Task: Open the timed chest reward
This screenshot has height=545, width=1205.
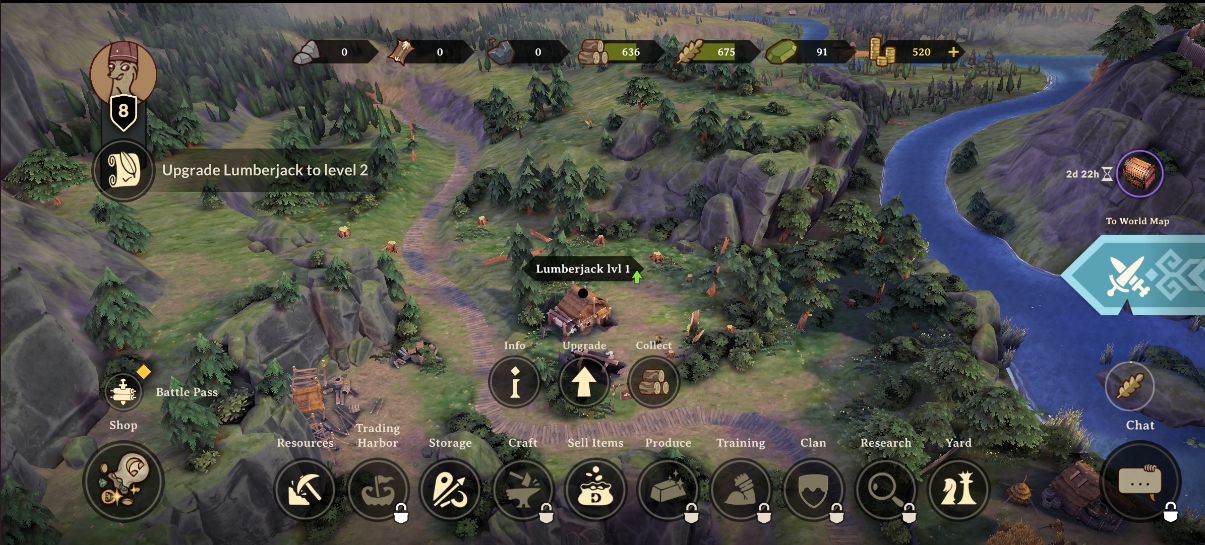Action: pyautogui.click(x=1139, y=175)
